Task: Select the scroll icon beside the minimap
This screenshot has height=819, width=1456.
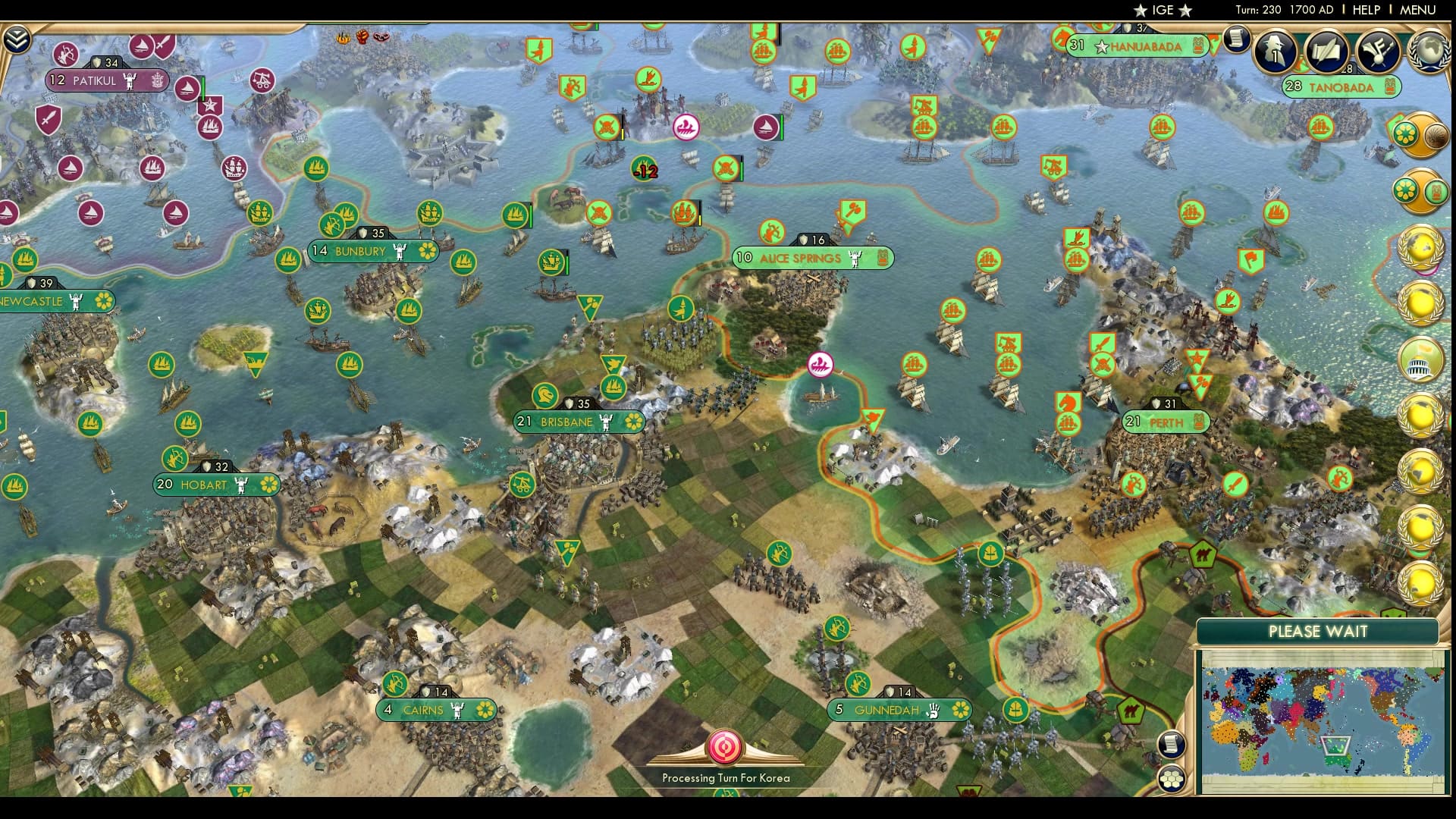Action: click(1171, 744)
